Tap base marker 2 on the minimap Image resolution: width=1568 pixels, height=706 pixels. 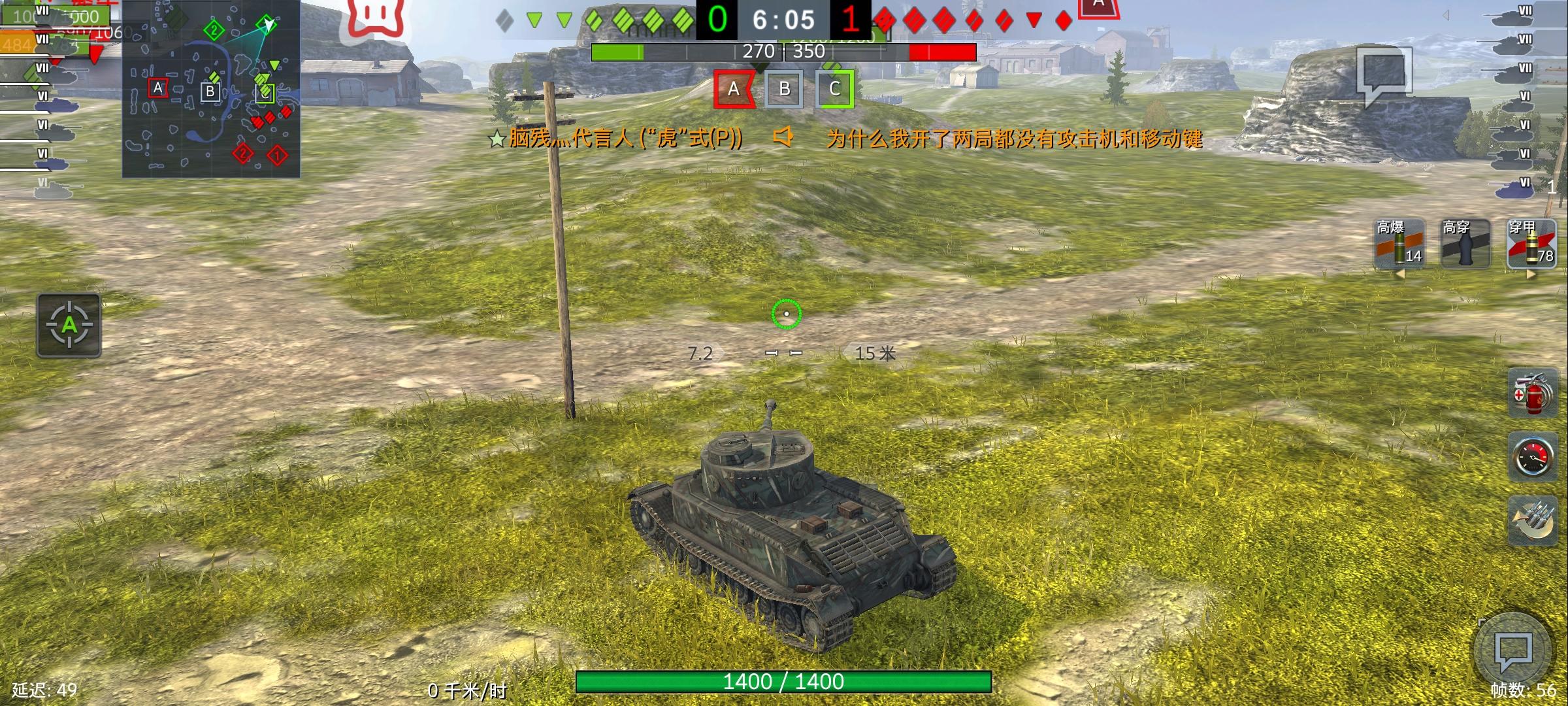[x=212, y=29]
